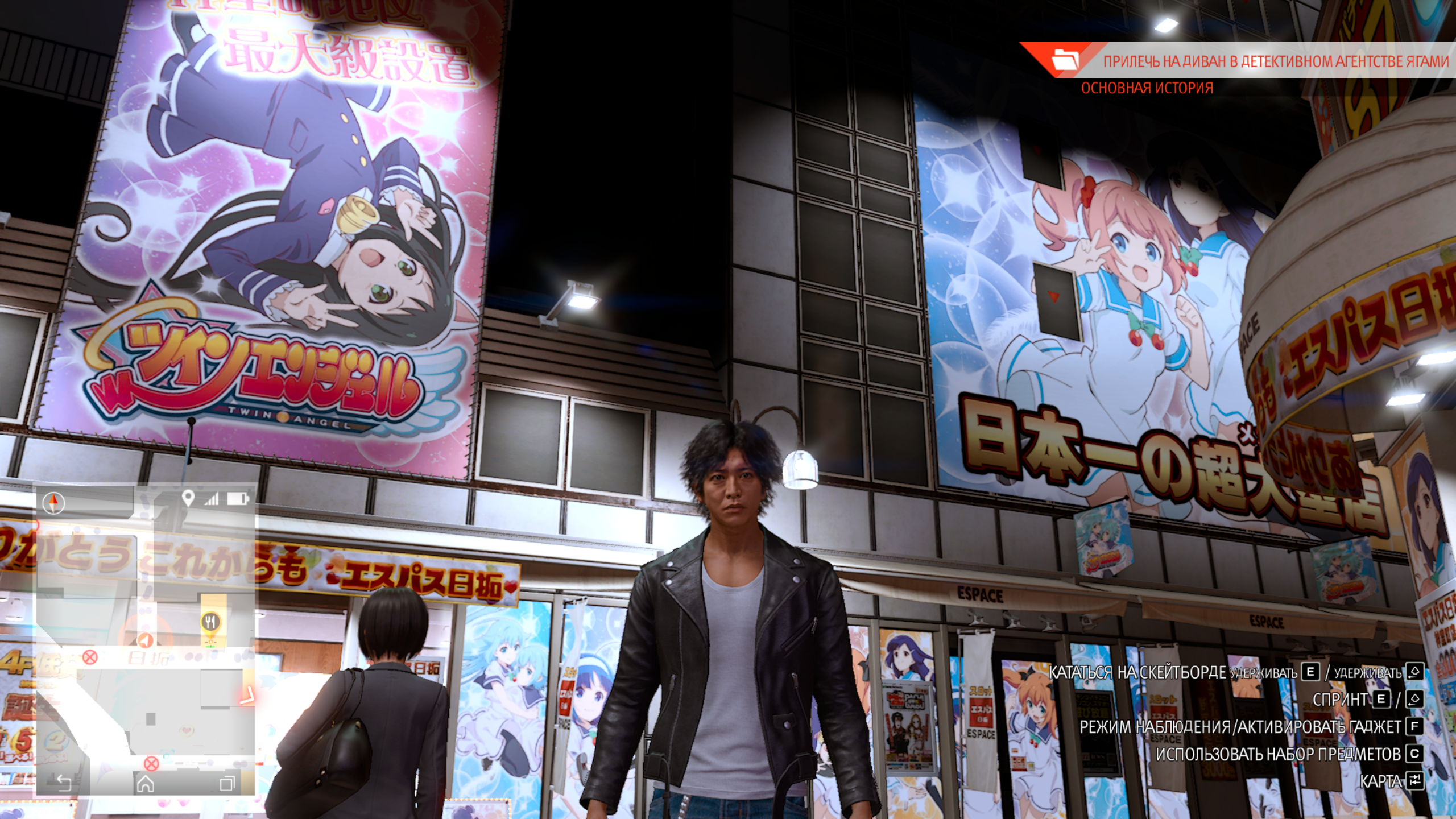Image resolution: width=1456 pixels, height=819 pixels.
Task: Tap the phone's recent apps icon
Action: 227,784
